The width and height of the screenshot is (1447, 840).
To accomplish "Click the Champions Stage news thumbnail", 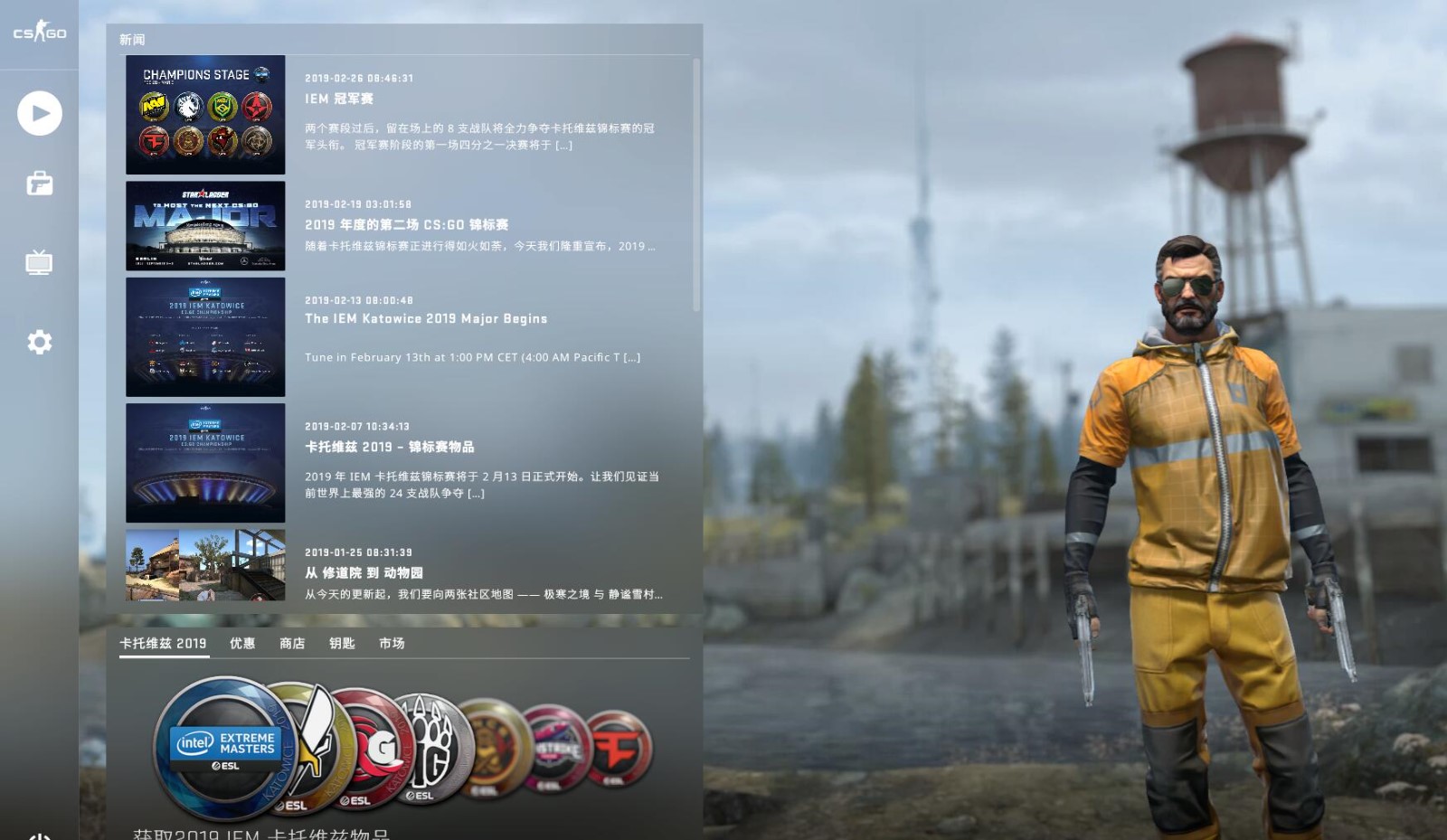I will (205, 115).
